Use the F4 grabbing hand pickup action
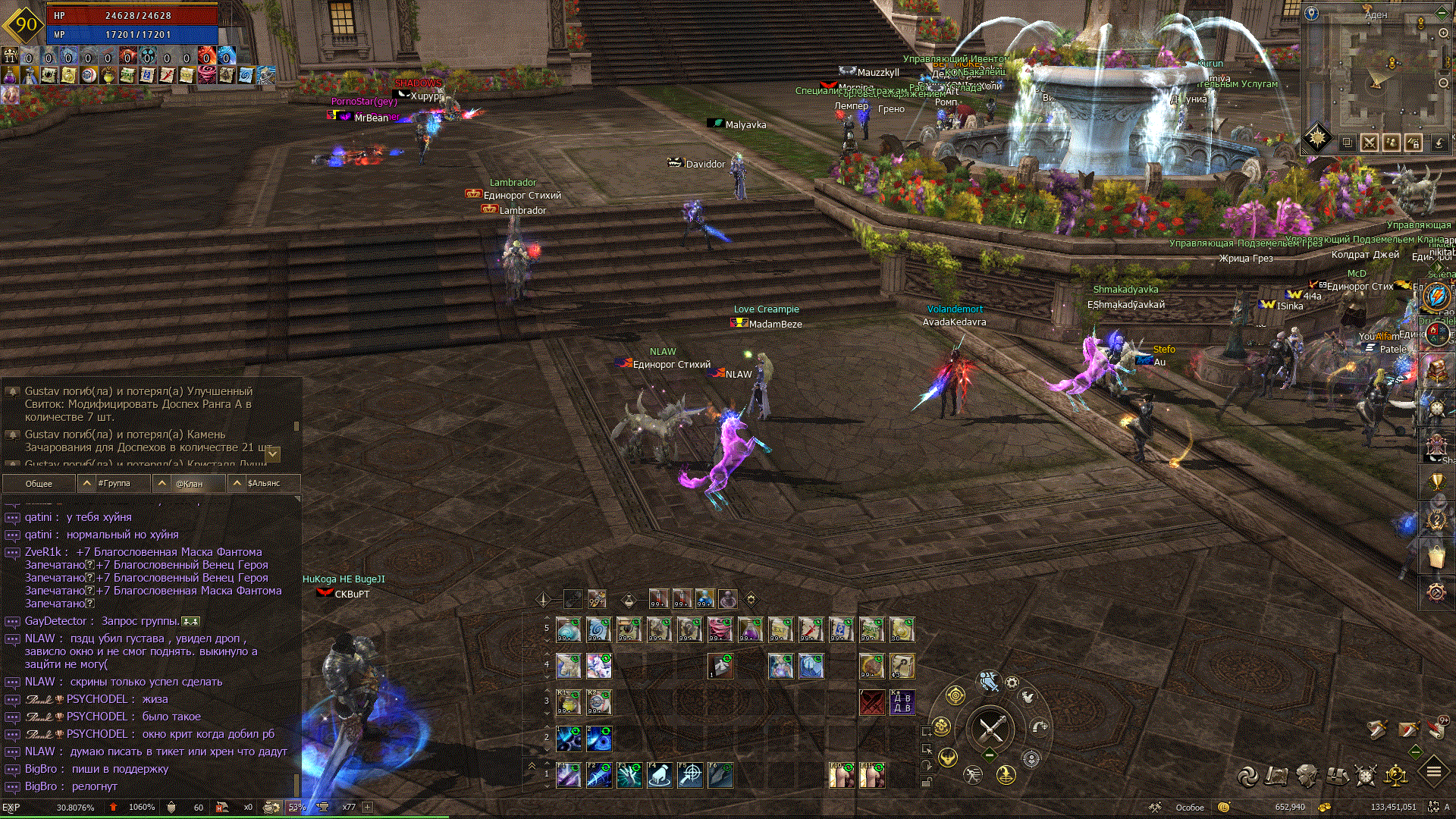 pyautogui.click(x=660, y=775)
